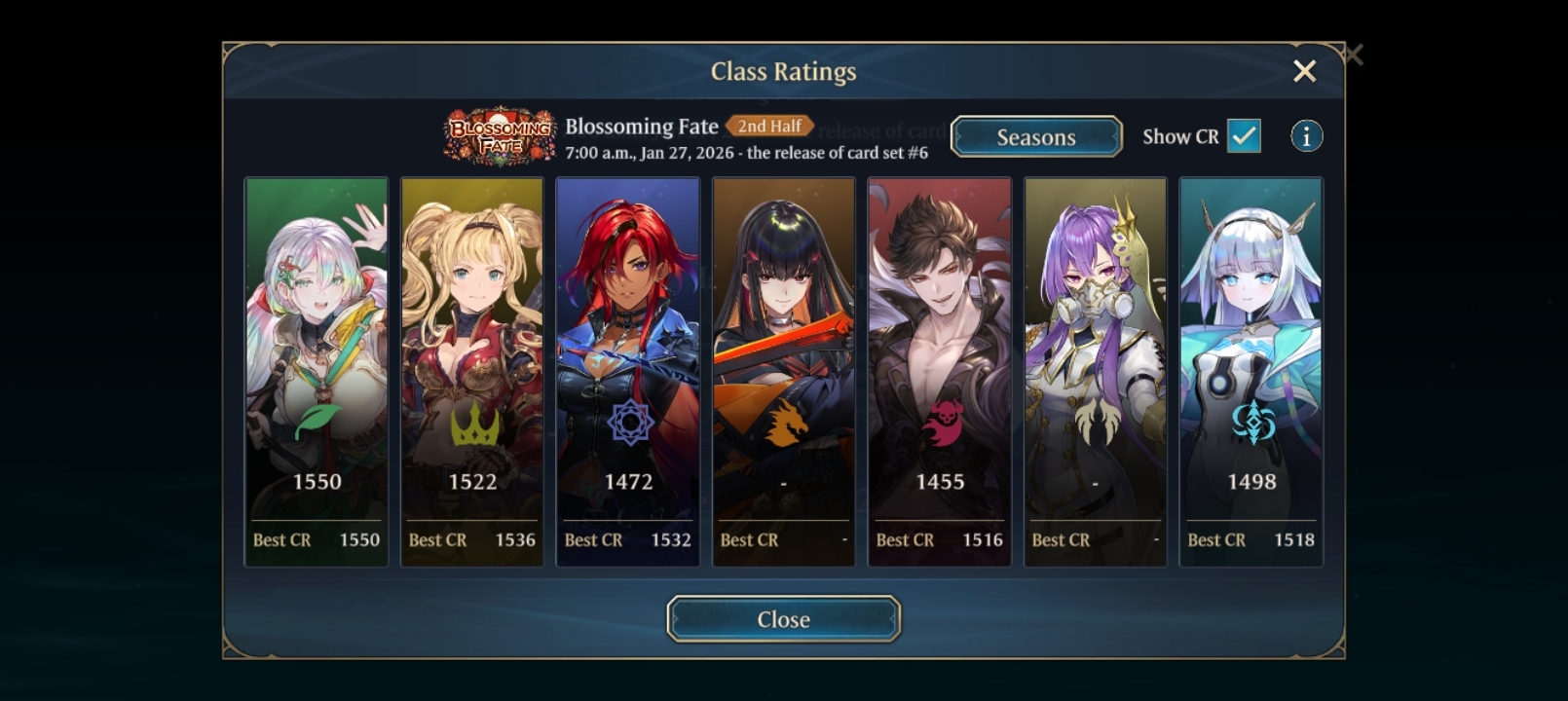Select the green leaf class card rated 1550
The height and width of the screenshot is (701, 1568).
point(317,371)
